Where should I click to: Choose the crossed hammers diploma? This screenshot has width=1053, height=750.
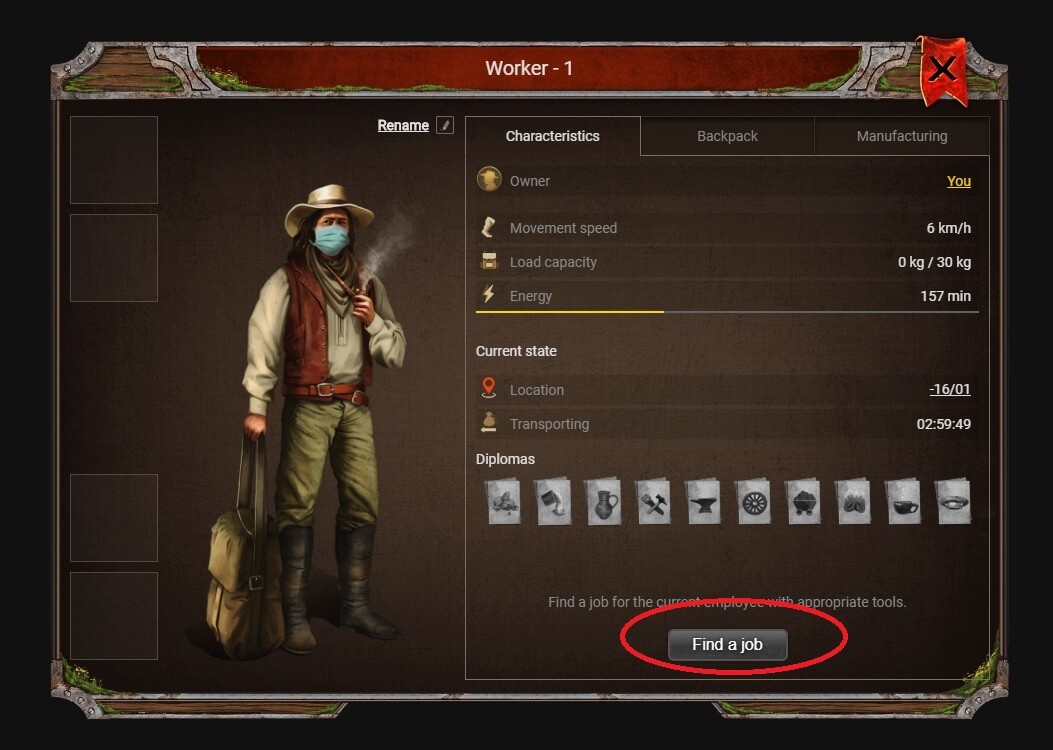tap(652, 502)
